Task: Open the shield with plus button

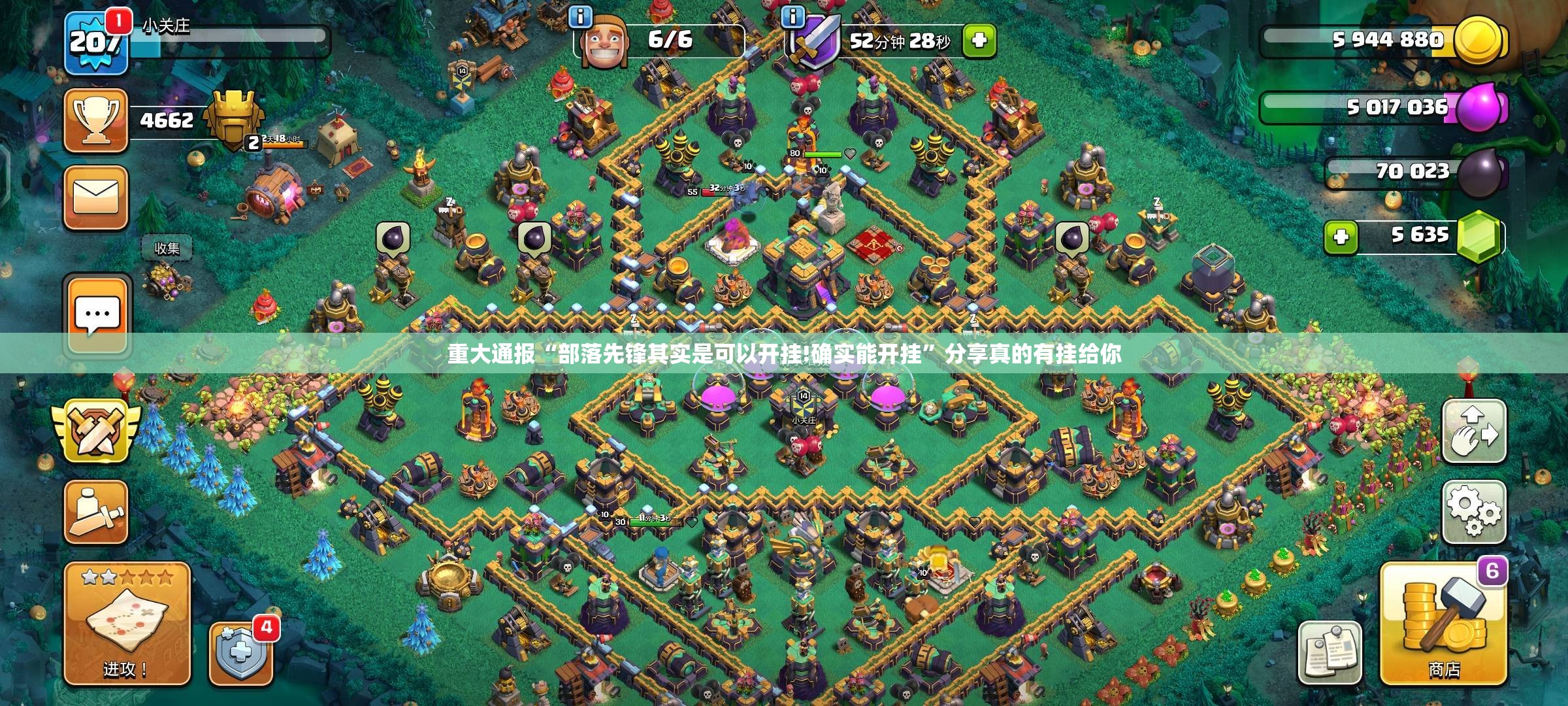Action: [241, 652]
